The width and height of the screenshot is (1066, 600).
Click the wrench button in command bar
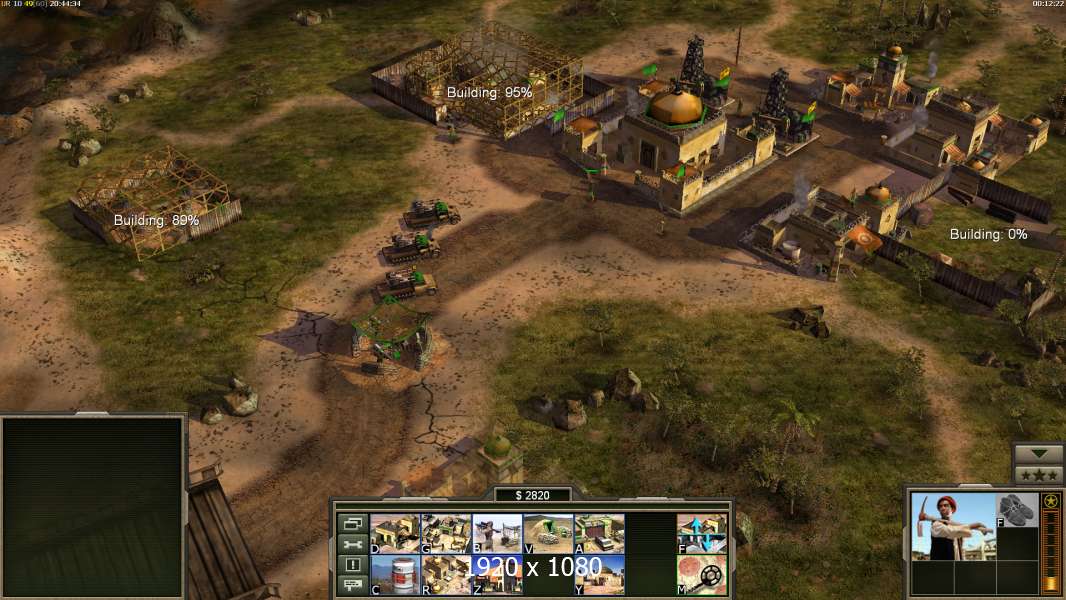[352, 544]
